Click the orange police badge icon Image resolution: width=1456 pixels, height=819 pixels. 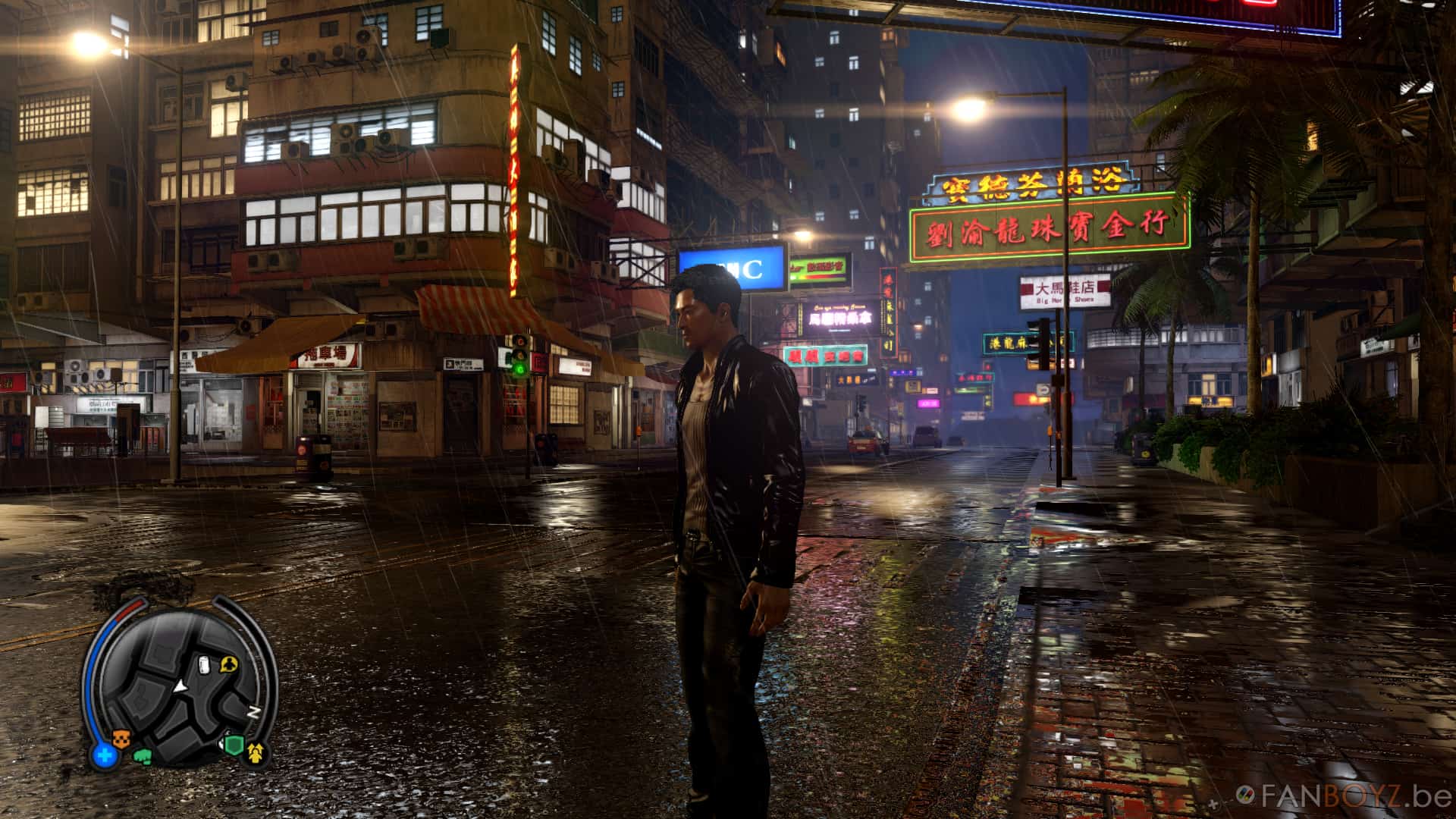(121, 737)
